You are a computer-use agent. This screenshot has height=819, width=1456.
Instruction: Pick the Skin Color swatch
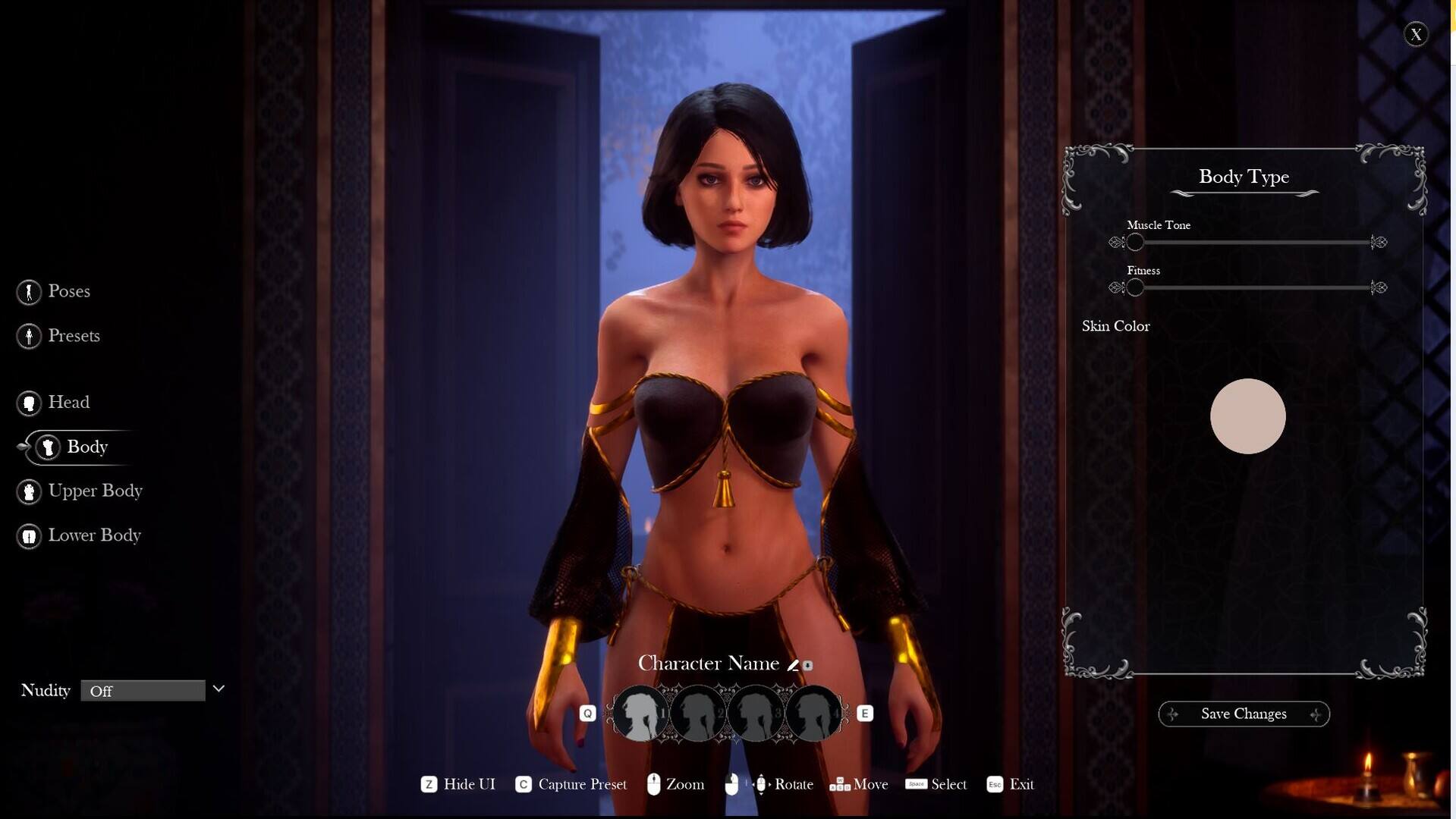tap(1247, 416)
